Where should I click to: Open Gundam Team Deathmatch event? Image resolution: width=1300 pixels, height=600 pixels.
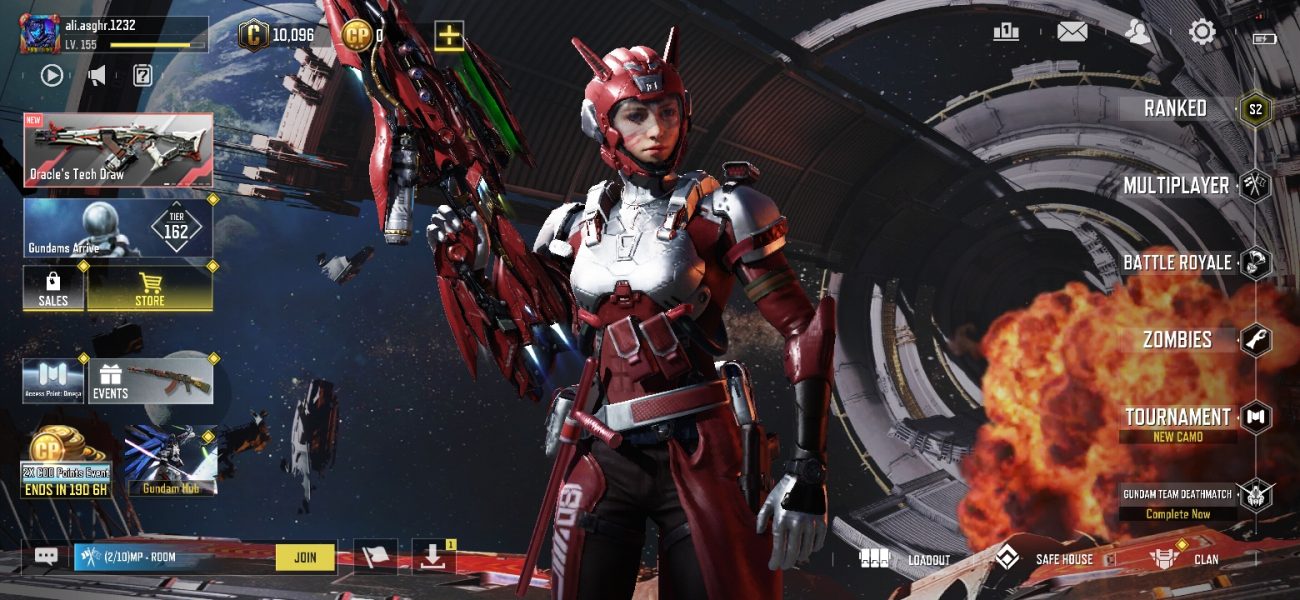(x=1180, y=501)
